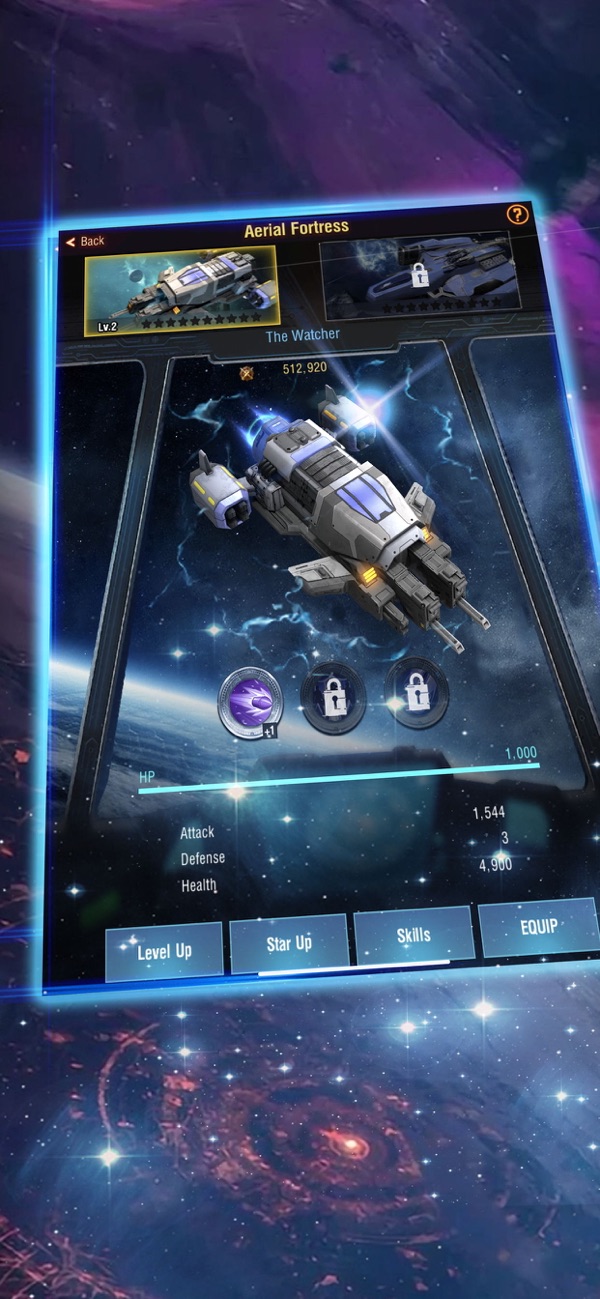Select The Watcher ship thumbnail

click(x=181, y=290)
